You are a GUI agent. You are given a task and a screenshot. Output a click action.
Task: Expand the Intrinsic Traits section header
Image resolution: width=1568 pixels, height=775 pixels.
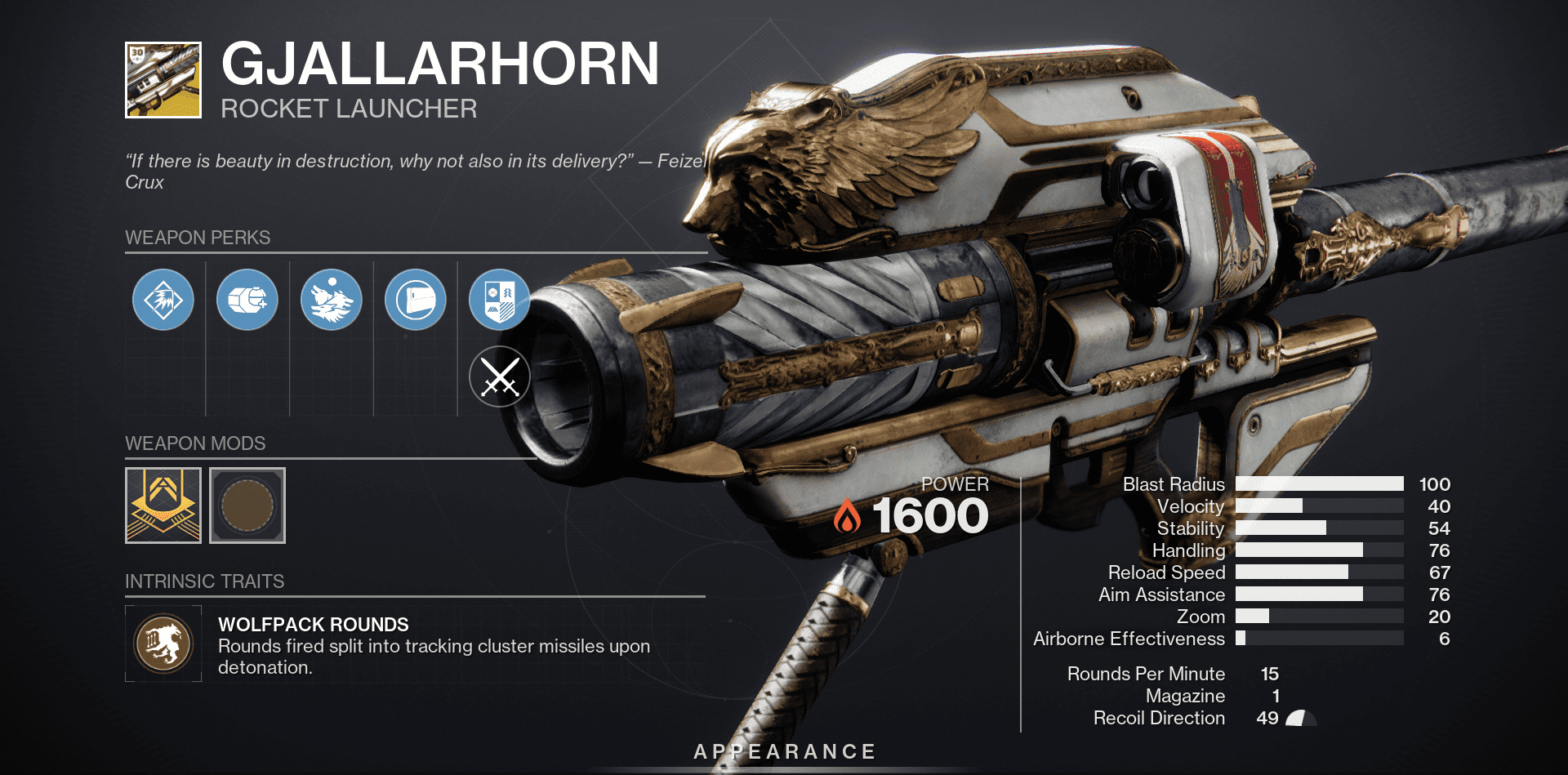[x=202, y=581]
